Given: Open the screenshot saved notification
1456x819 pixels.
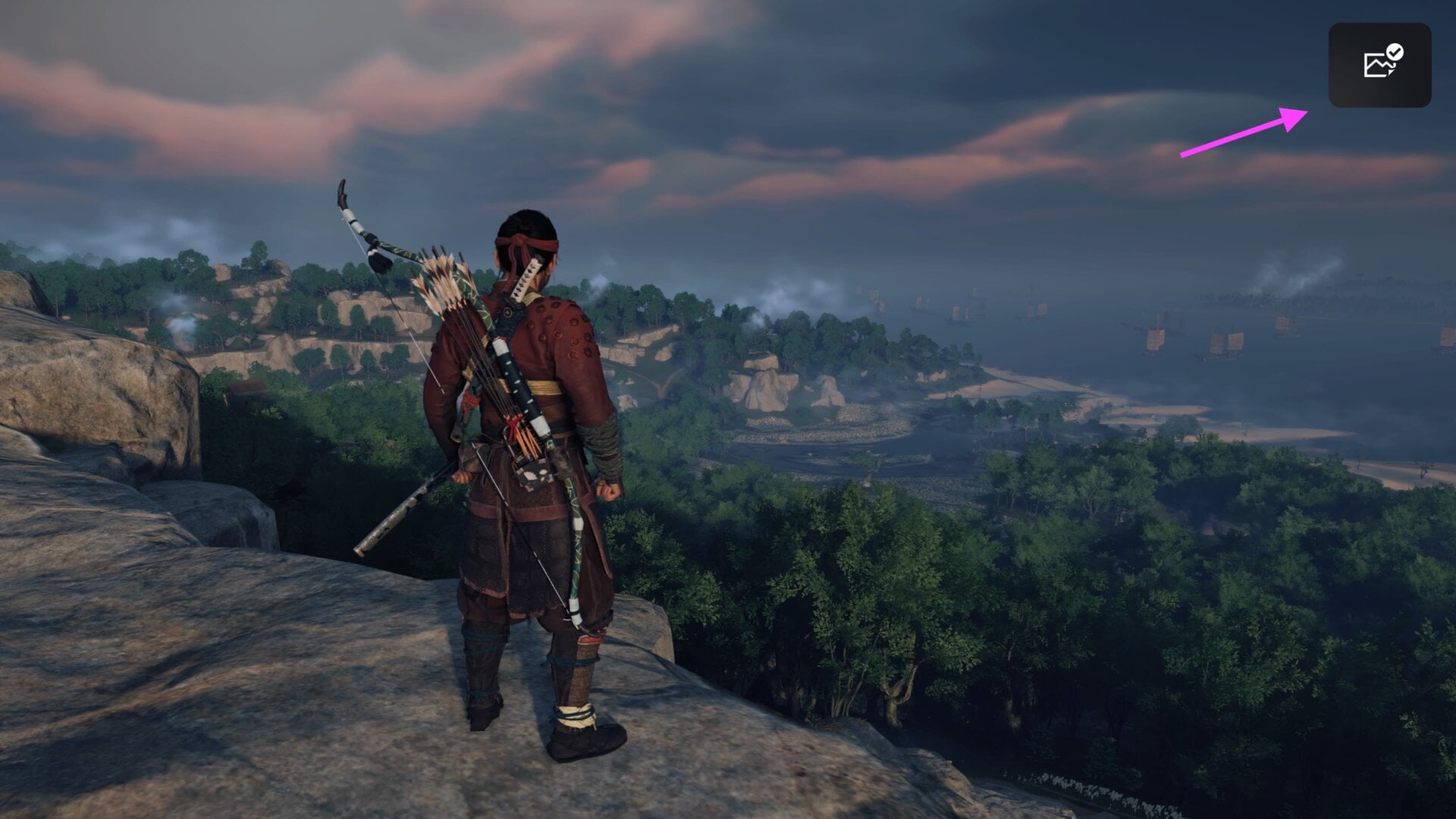Looking at the screenshot, I should 1379,65.
